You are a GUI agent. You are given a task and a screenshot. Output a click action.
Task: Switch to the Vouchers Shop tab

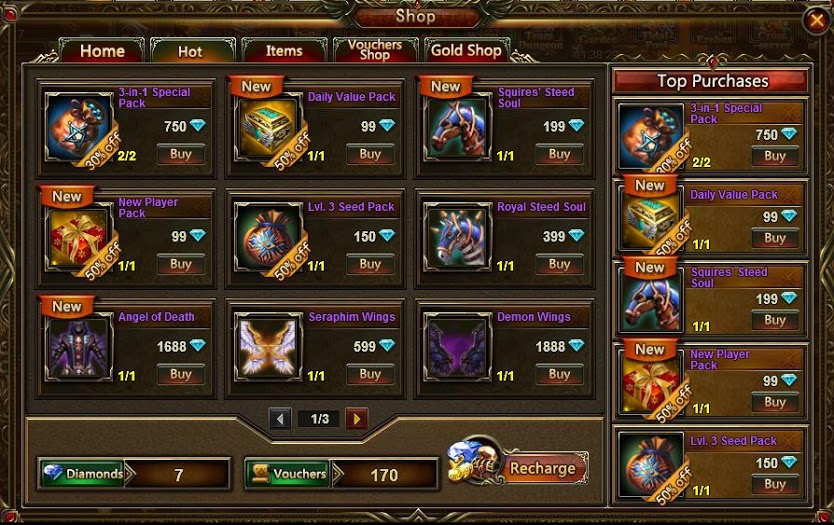374,50
